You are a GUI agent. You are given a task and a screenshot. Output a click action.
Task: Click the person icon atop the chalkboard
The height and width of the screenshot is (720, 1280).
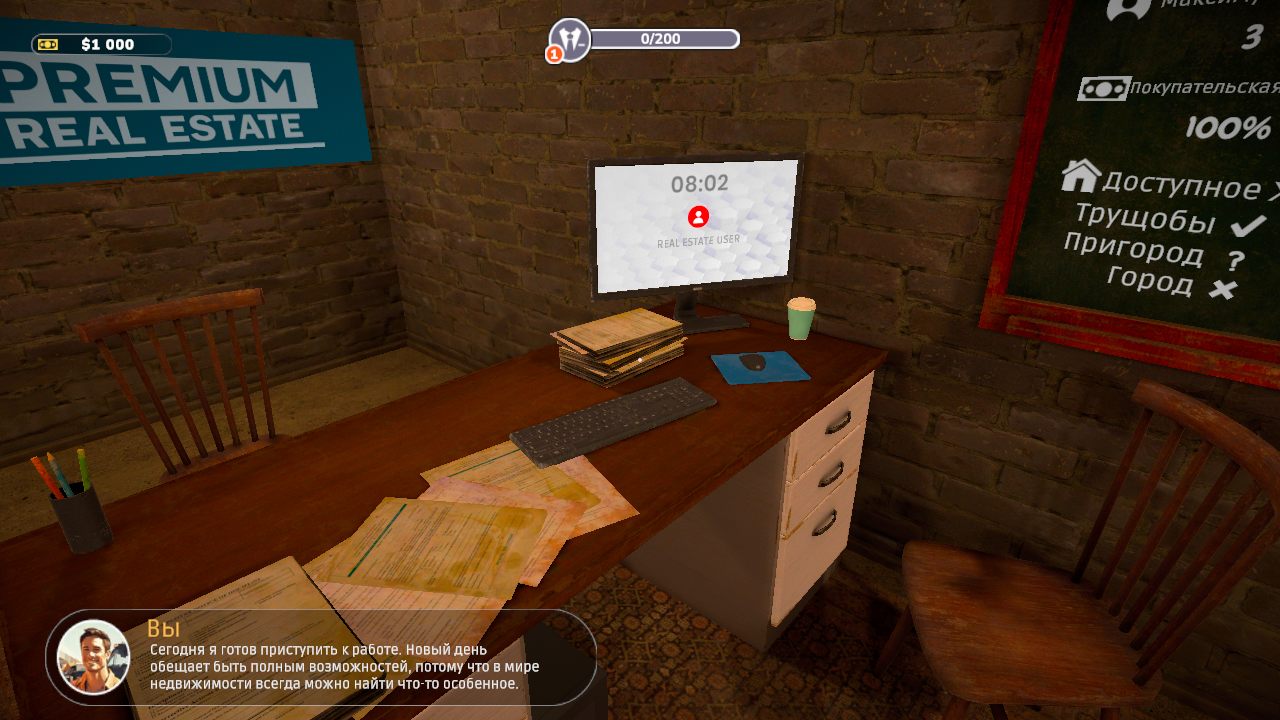coord(1125,12)
